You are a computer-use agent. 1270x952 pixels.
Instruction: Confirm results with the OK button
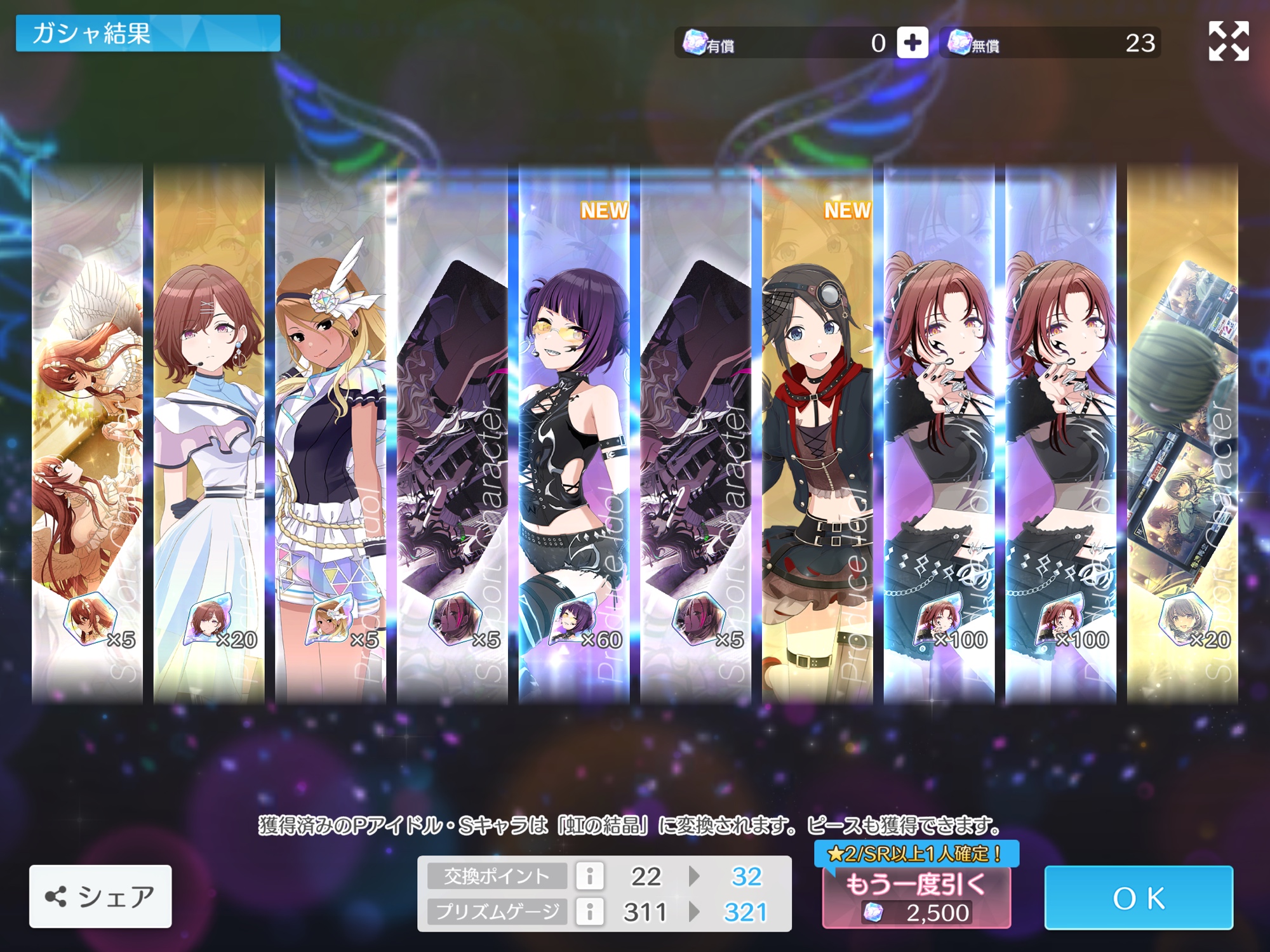coord(1139,897)
